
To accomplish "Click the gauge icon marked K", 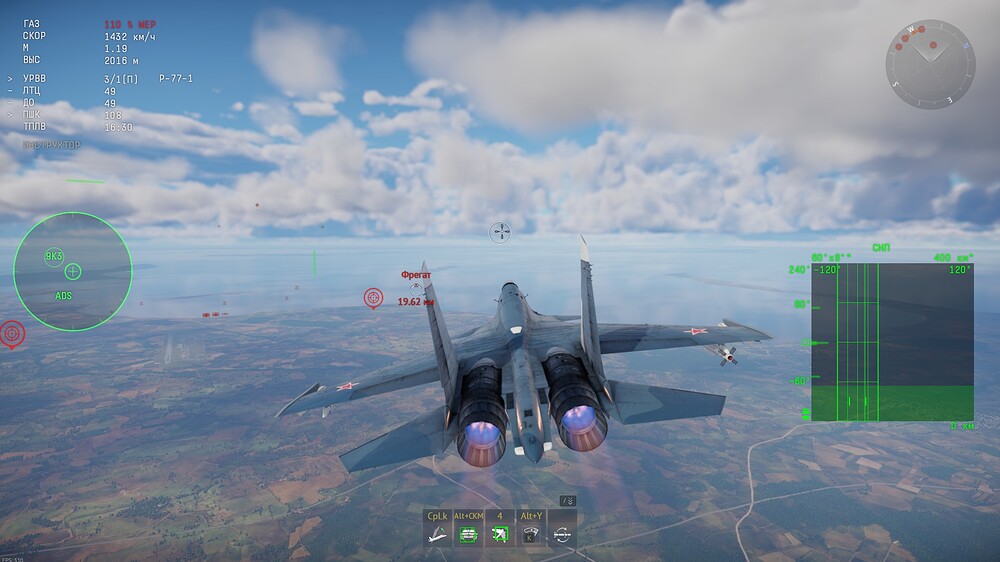I will click(531, 535).
